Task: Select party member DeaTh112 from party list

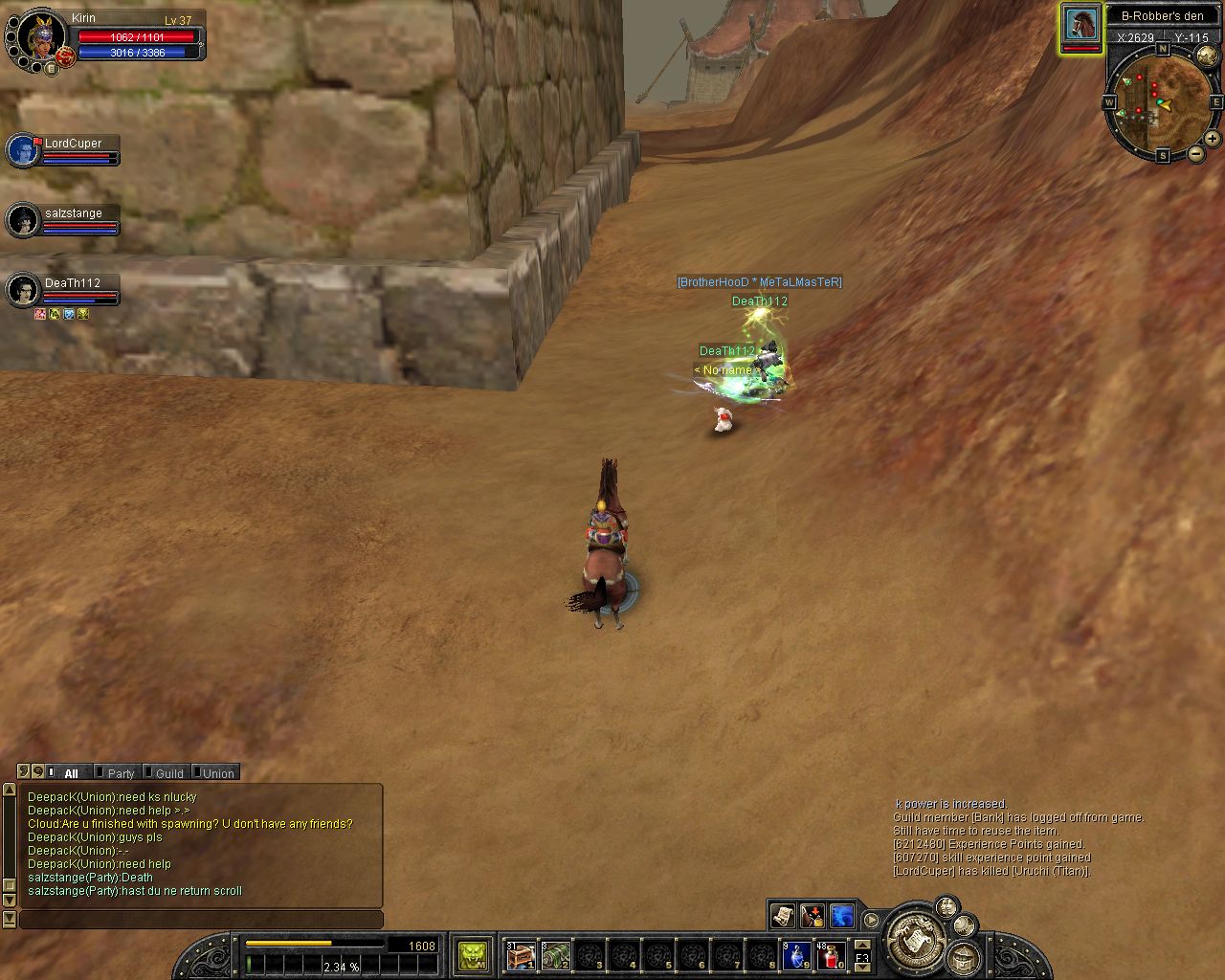Action: [23, 290]
